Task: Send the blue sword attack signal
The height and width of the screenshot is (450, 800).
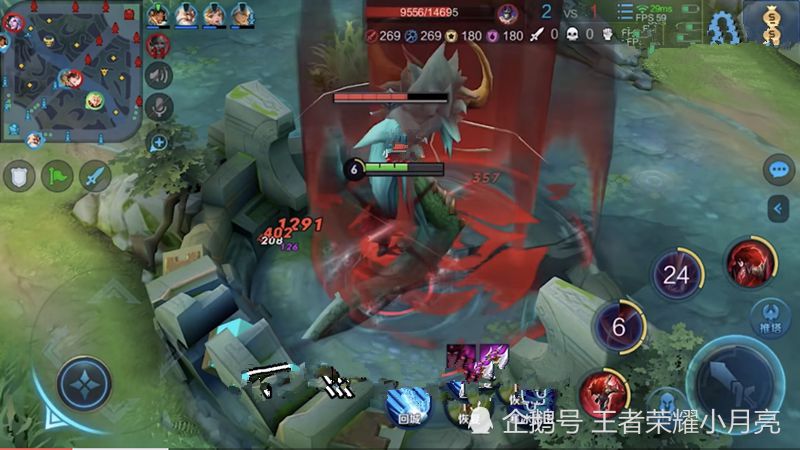Action: pos(95,176)
